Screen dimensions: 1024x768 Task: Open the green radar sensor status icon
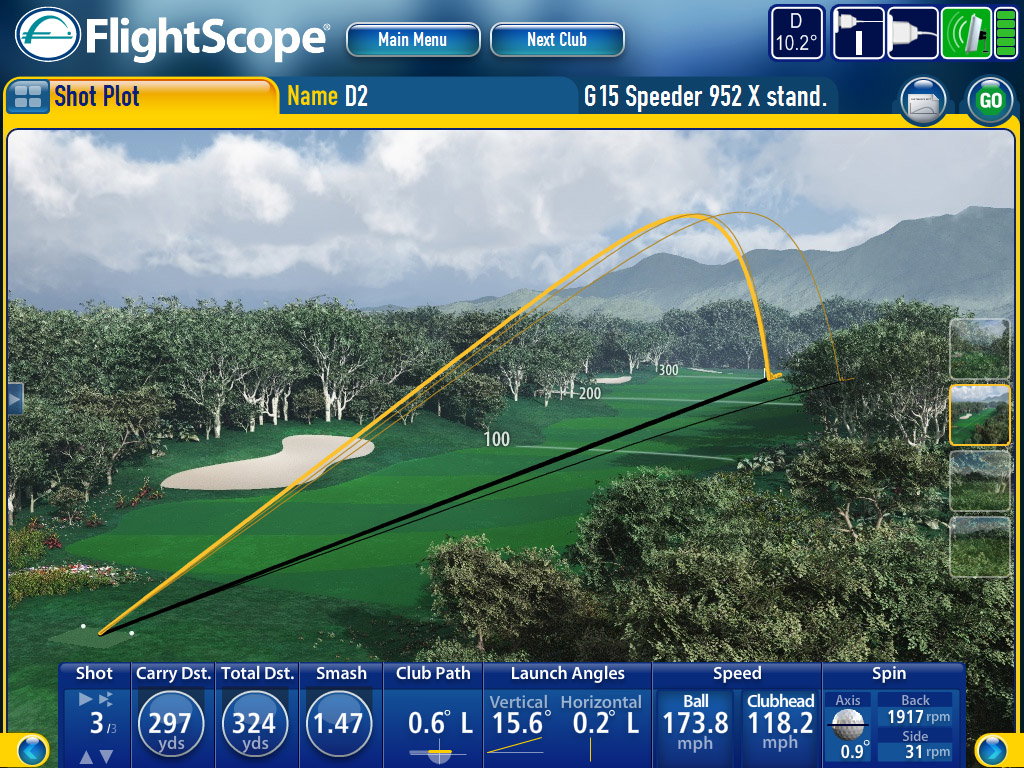pyautogui.click(x=966, y=33)
